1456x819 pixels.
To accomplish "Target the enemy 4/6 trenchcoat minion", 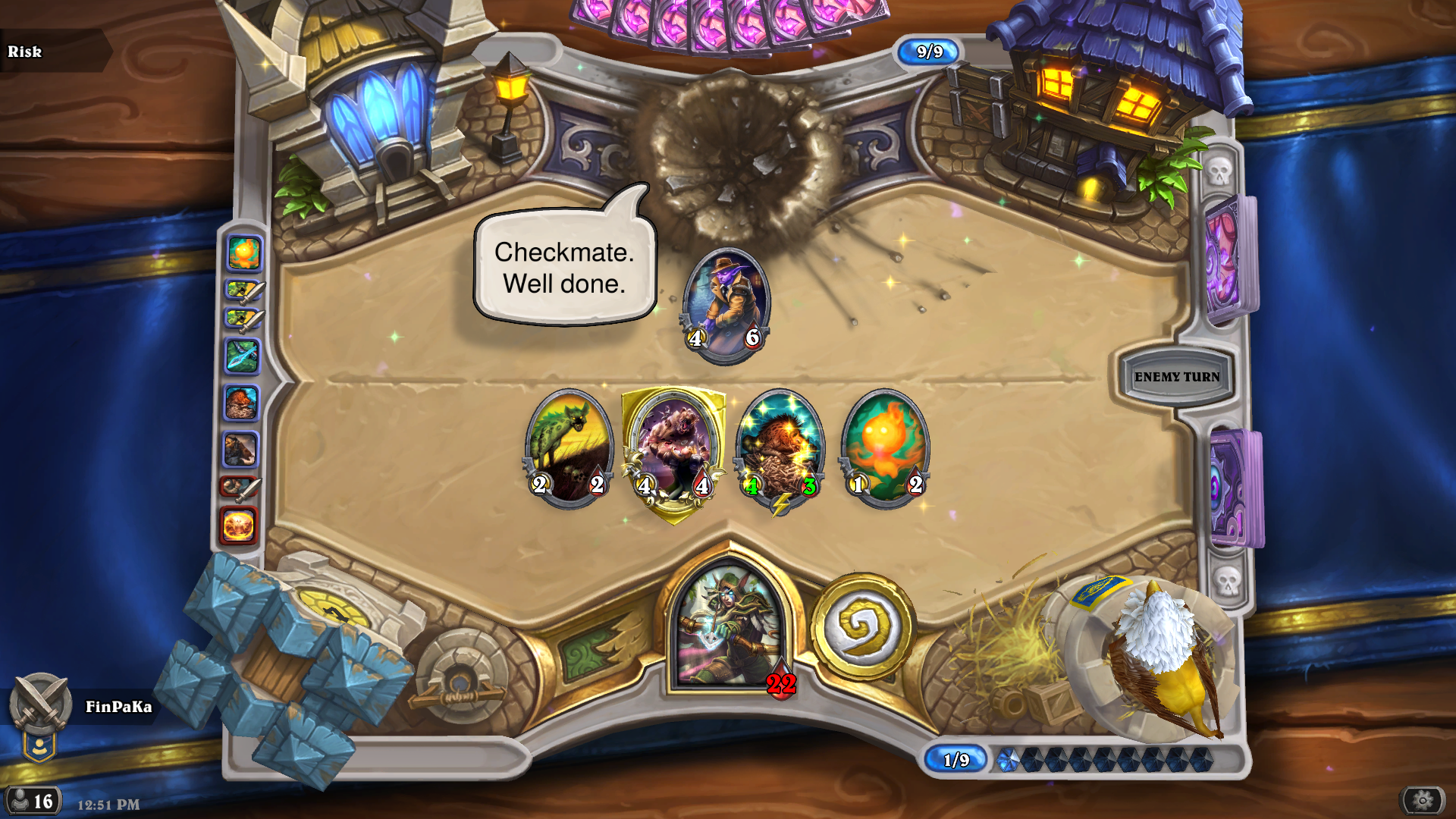I will (726, 303).
